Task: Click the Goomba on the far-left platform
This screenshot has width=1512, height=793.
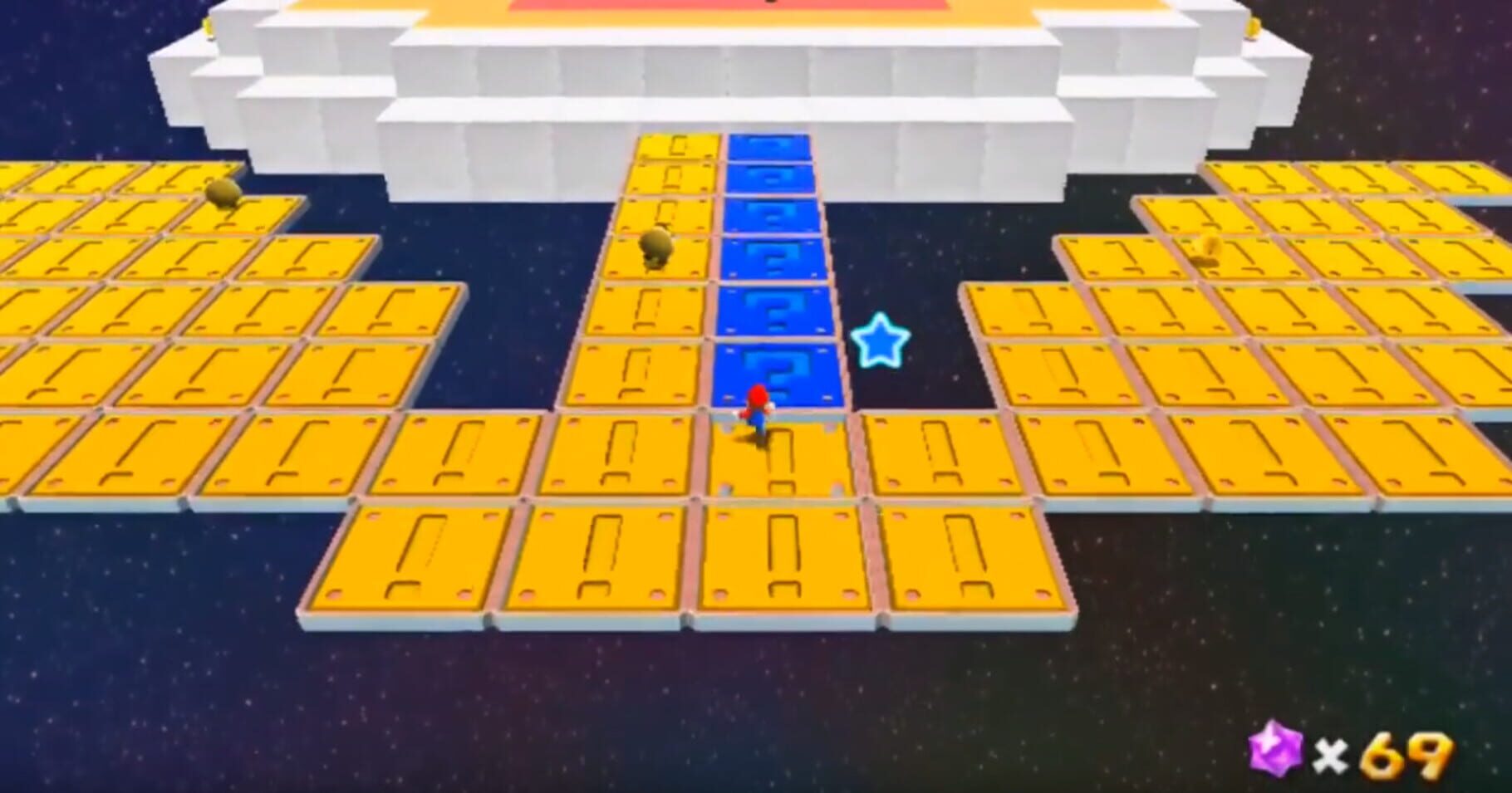Action: point(220,195)
